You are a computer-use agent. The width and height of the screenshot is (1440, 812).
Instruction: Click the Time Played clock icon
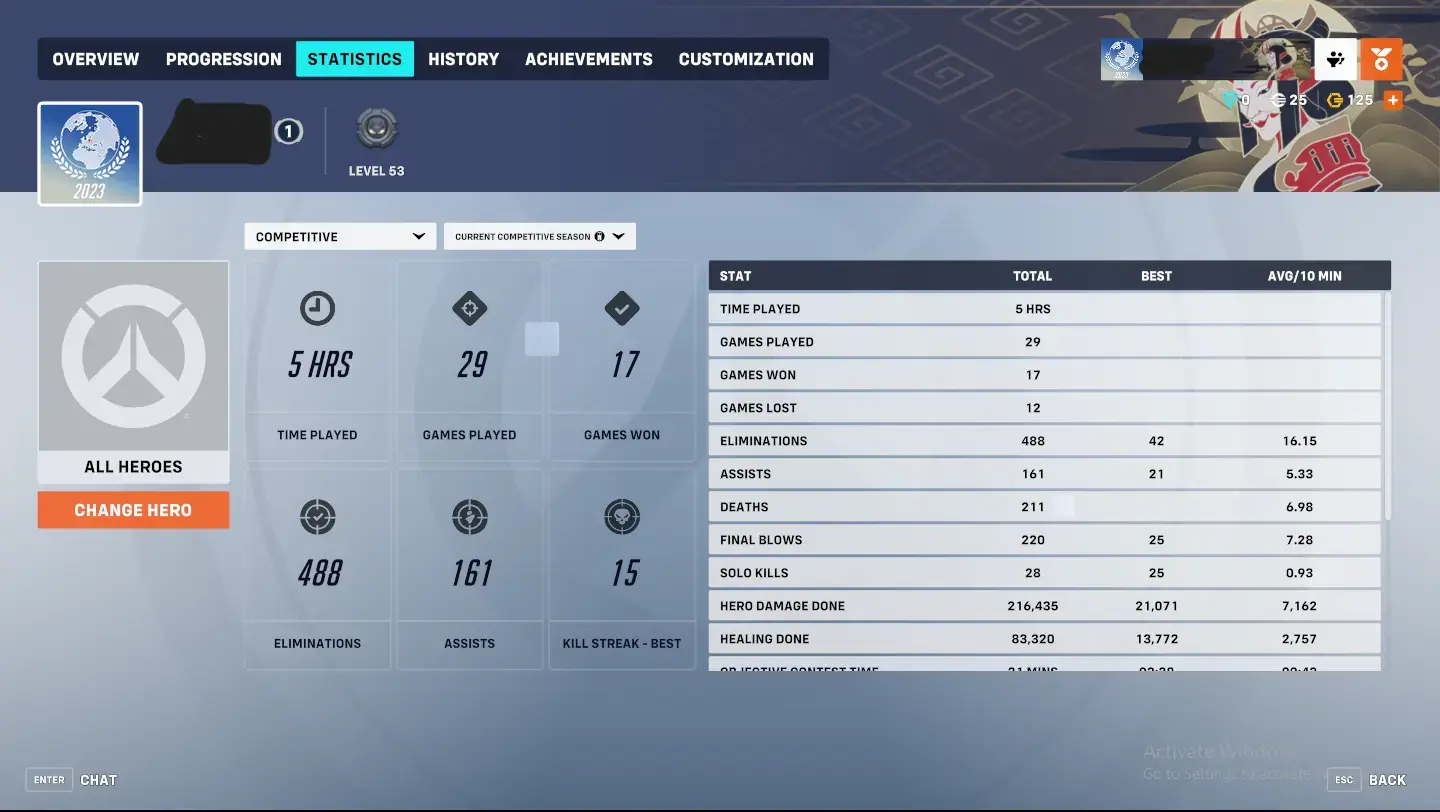point(317,309)
